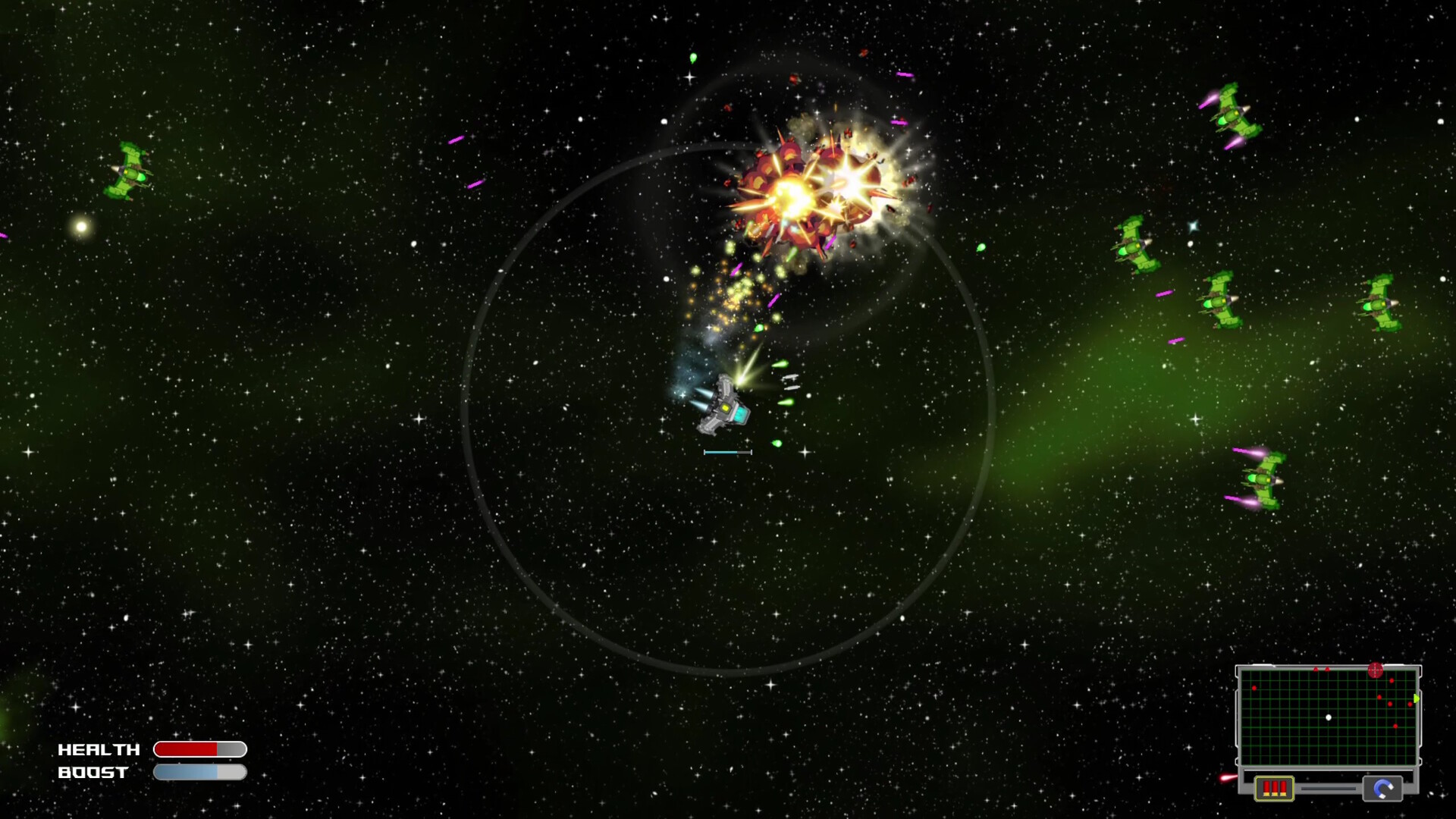This screenshot has width=1456, height=819.
Task: Click the blue BOOST gauge
Action: click(186, 772)
